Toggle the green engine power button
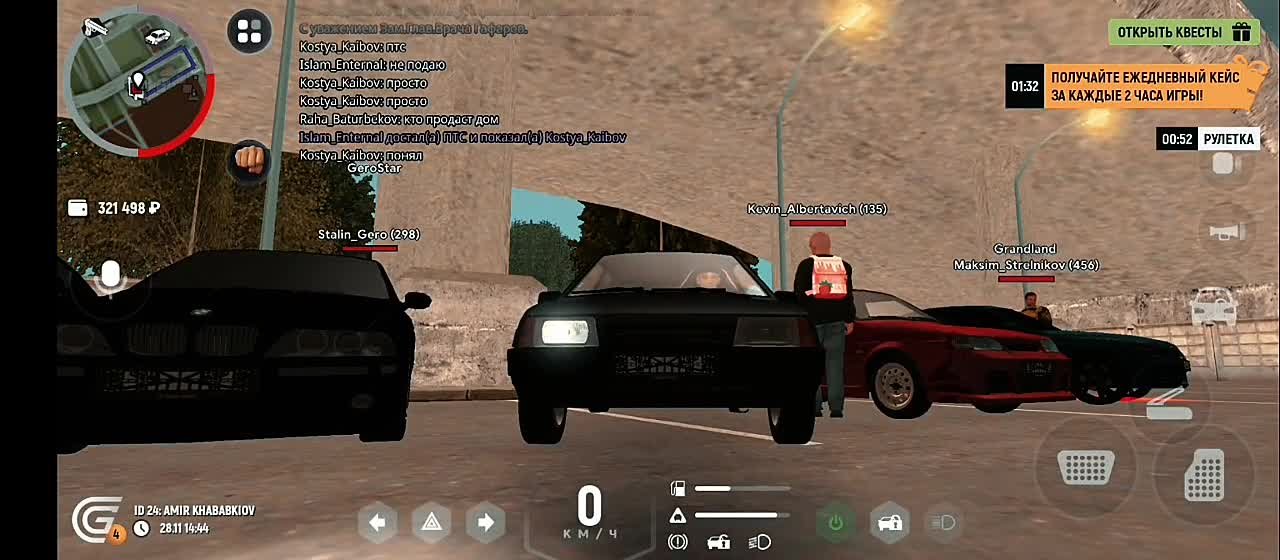 [835, 522]
